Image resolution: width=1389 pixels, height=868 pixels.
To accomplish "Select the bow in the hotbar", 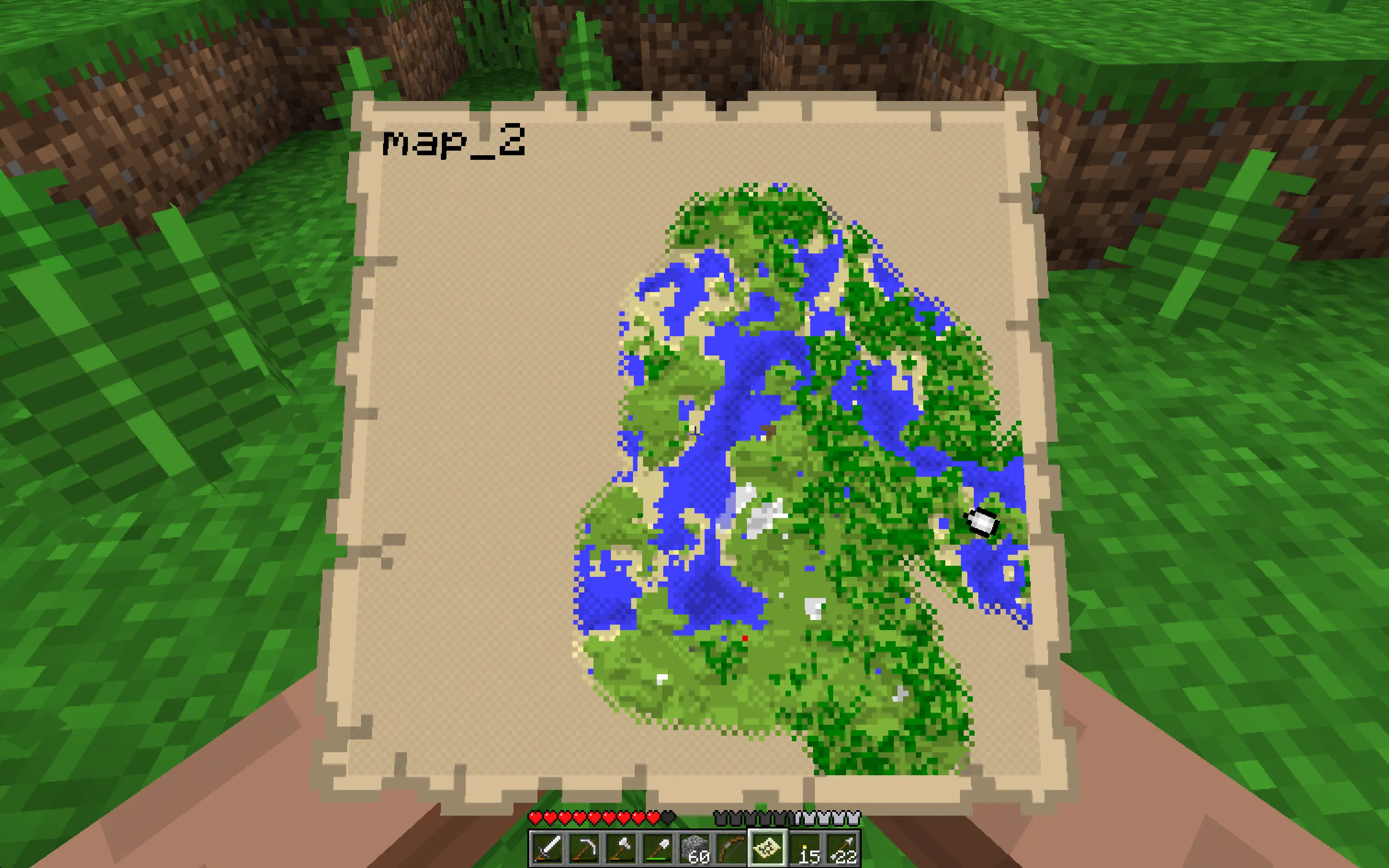I will point(732,847).
